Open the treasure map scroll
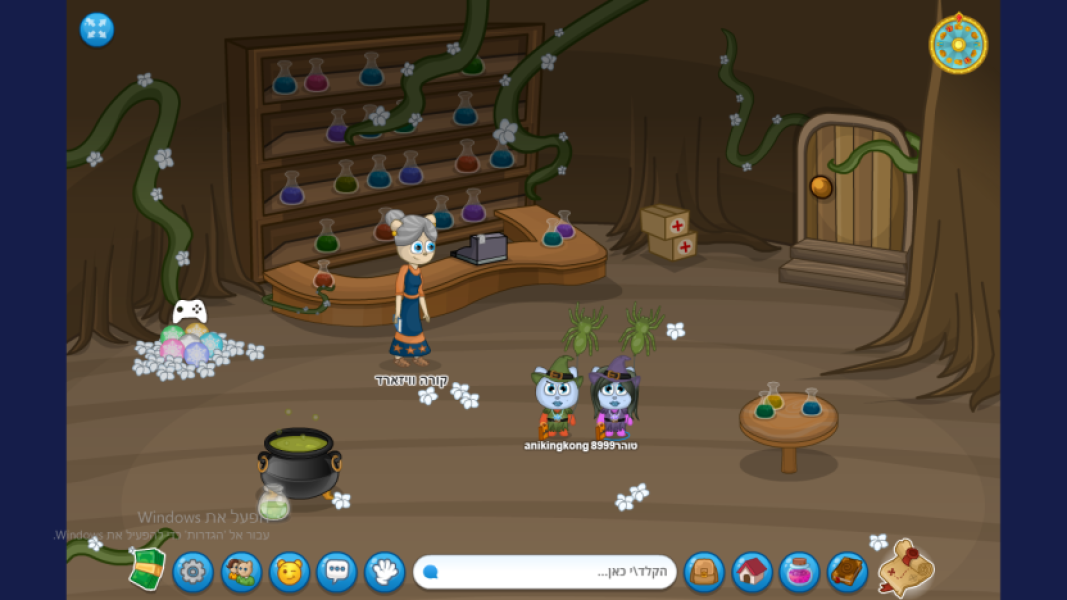Screen dimensions: 1067x600 [x=905, y=568]
